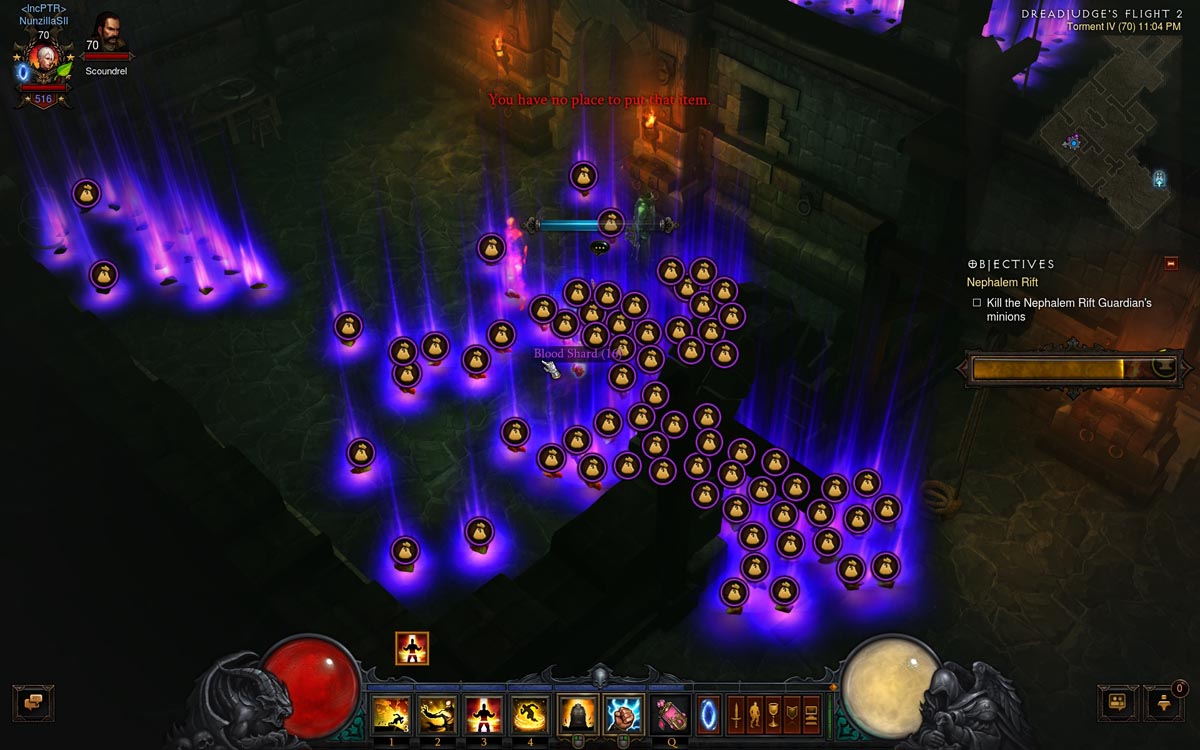Trigger the spinning whirlwind skill in slot 4

click(531, 714)
